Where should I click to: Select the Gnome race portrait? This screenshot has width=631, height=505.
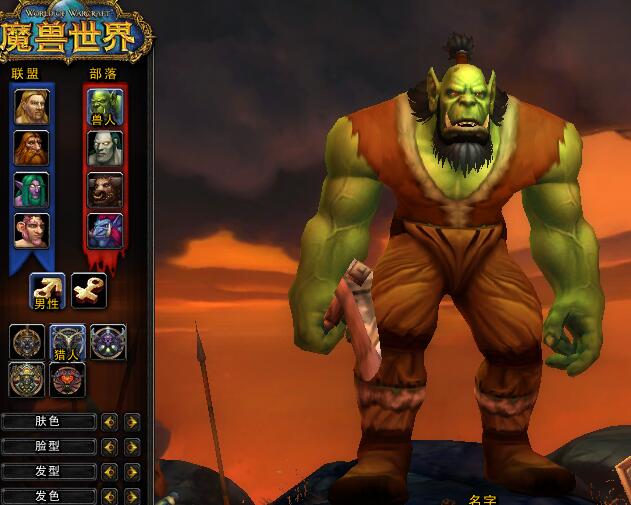click(x=31, y=231)
